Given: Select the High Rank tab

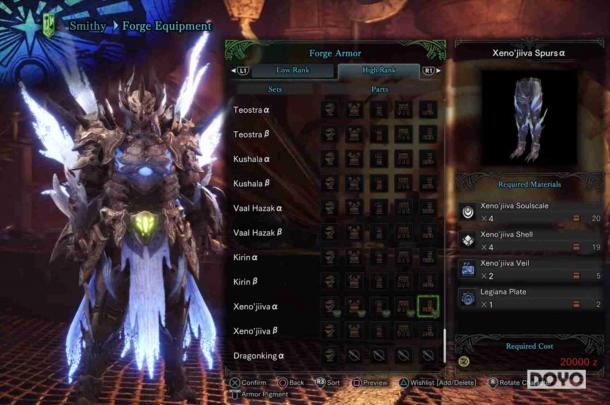Looking at the screenshot, I should (x=379, y=71).
